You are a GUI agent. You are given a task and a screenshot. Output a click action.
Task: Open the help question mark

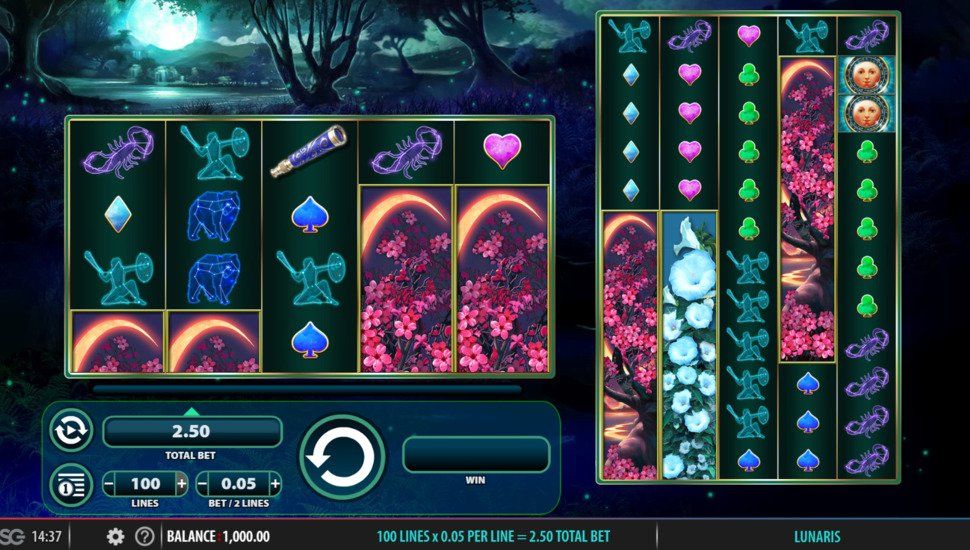(145, 537)
